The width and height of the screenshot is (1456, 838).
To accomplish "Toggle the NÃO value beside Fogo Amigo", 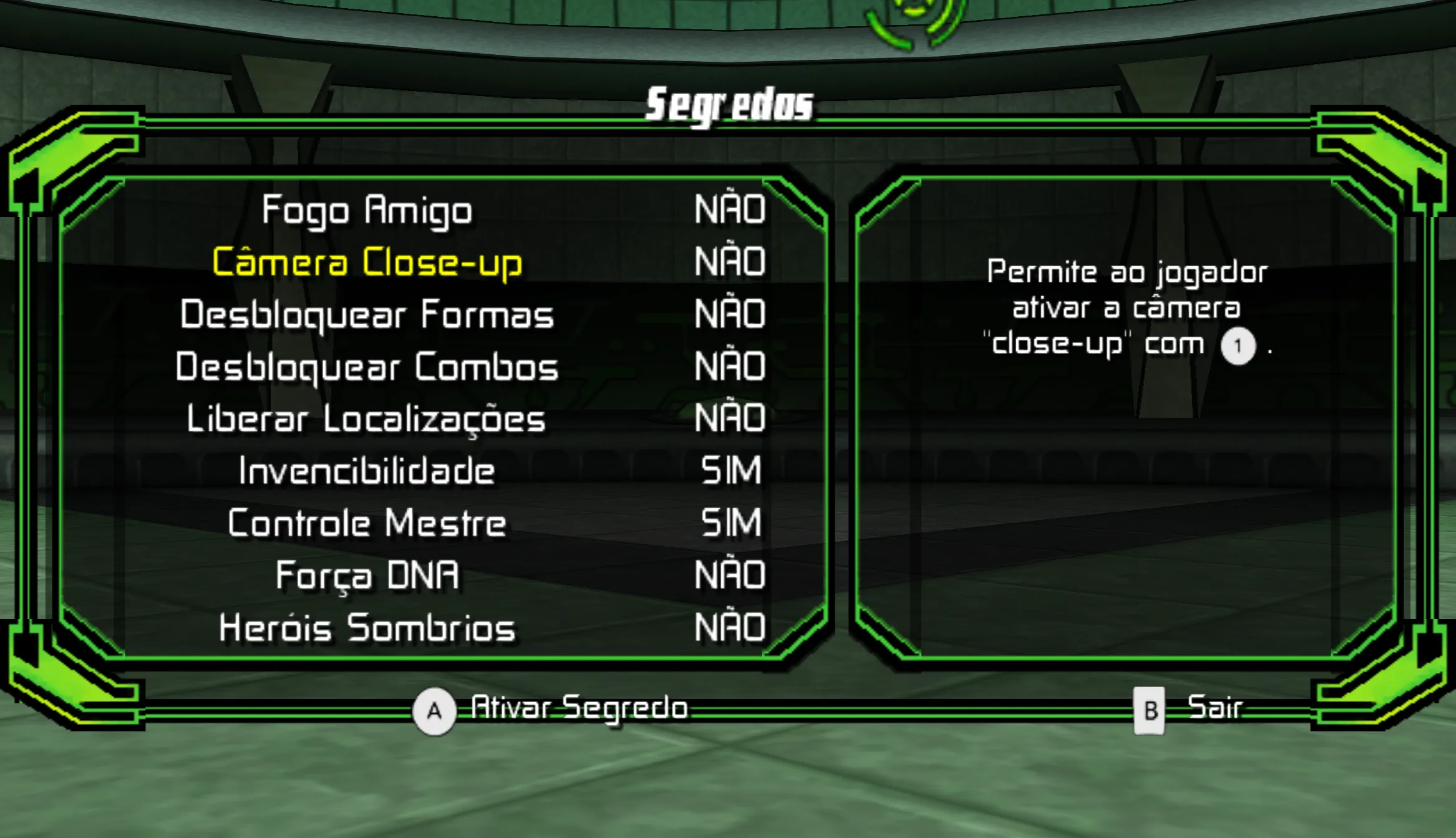I will tap(730, 209).
